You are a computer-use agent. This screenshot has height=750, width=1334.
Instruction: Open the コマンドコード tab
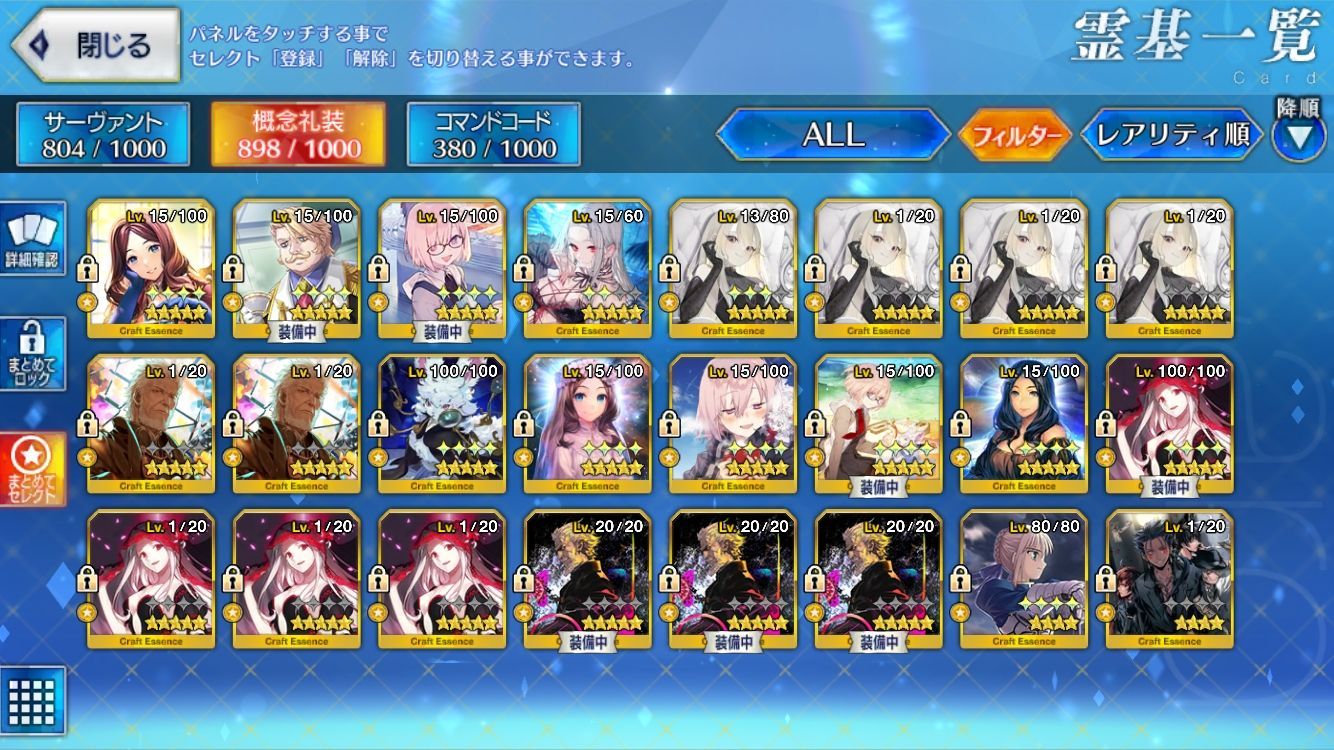click(x=493, y=135)
